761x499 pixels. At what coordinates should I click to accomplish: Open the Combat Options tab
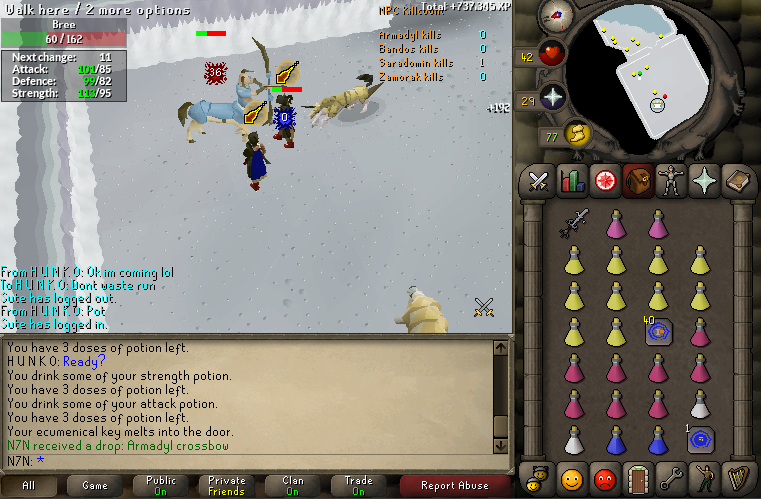539,181
